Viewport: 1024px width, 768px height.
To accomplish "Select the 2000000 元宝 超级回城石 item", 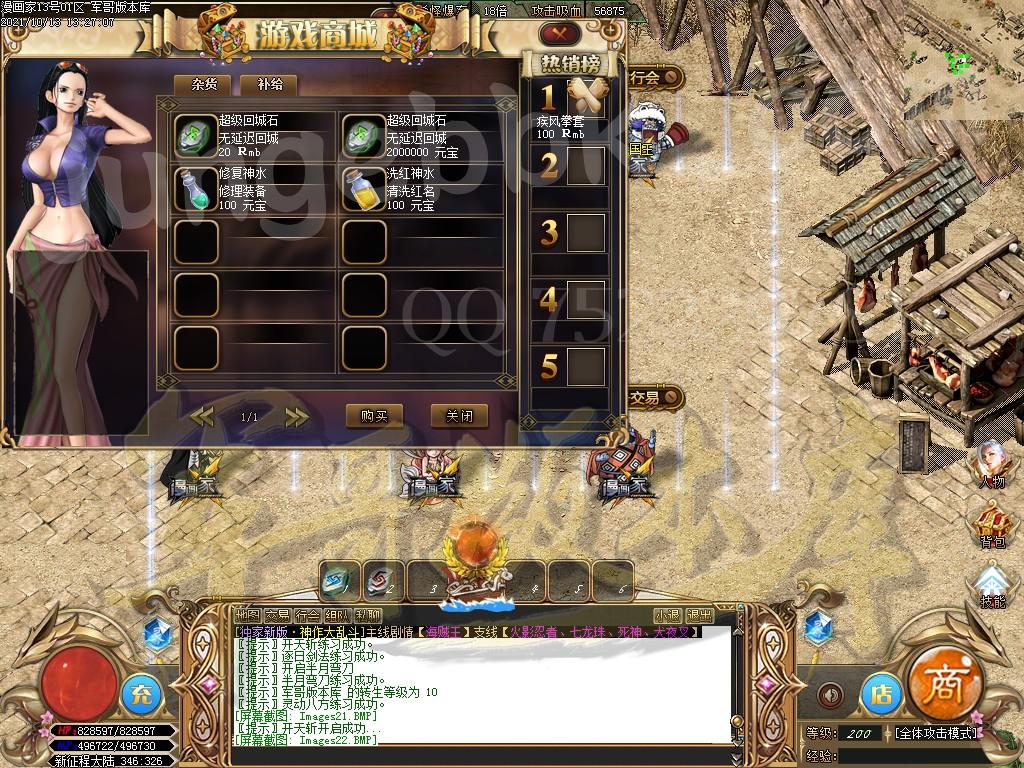I will click(364, 136).
